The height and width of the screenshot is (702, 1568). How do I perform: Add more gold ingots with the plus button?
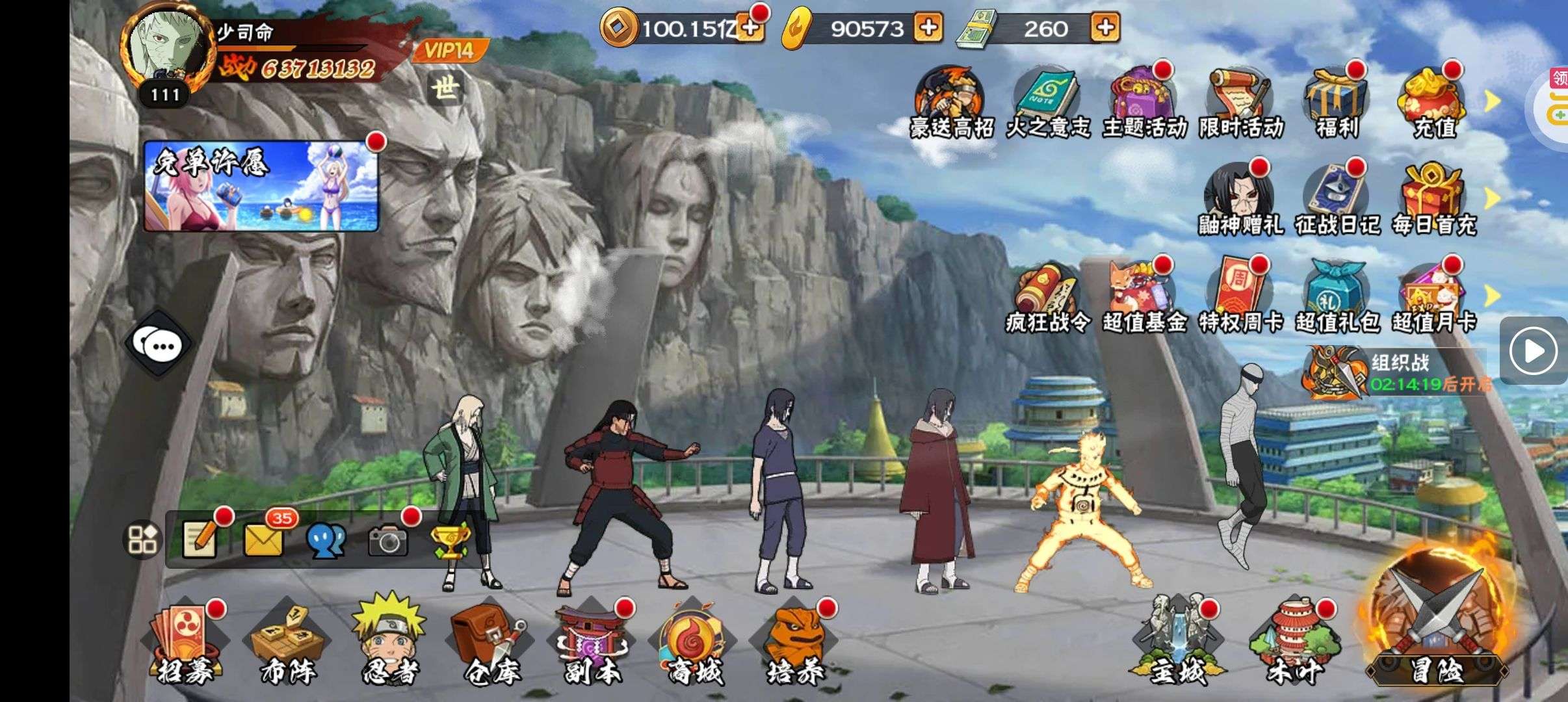(x=928, y=28)
